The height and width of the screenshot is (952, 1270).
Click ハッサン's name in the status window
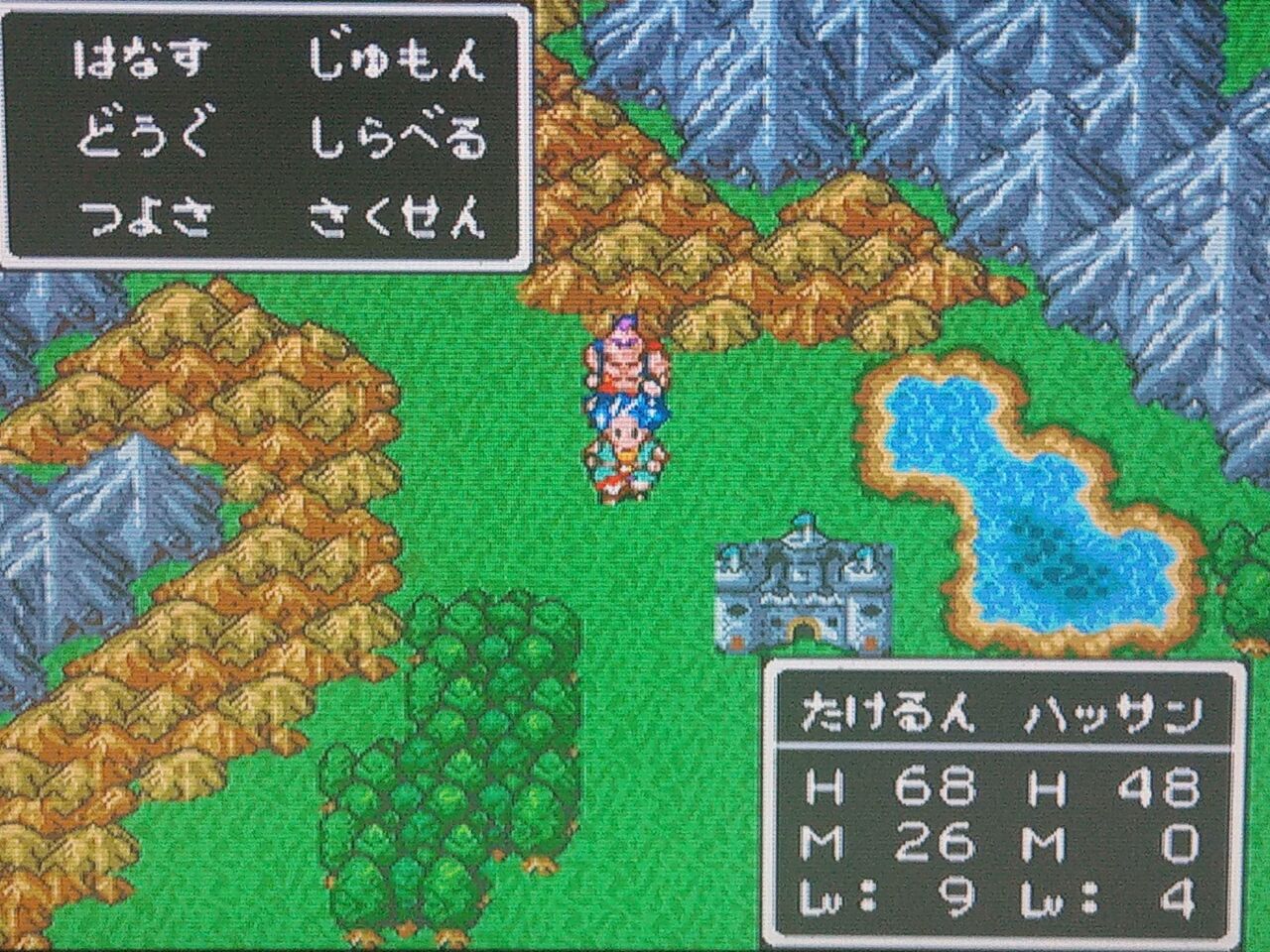[x=1111, y=709]
